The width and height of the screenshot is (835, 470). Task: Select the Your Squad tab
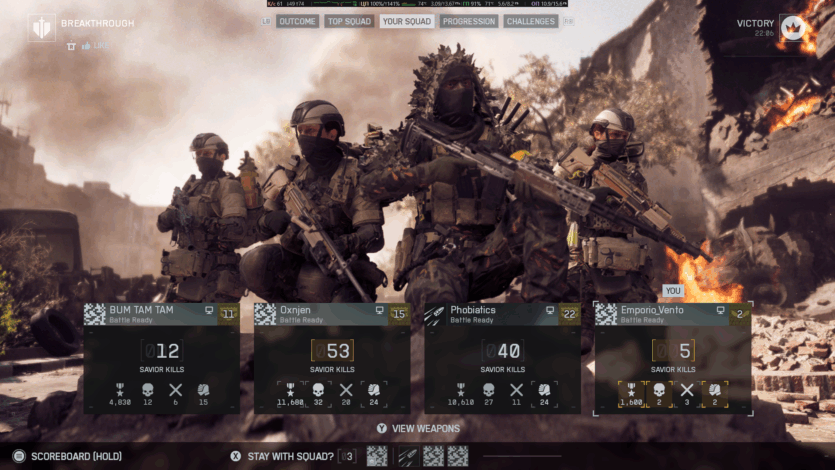[x=406, y=21]
